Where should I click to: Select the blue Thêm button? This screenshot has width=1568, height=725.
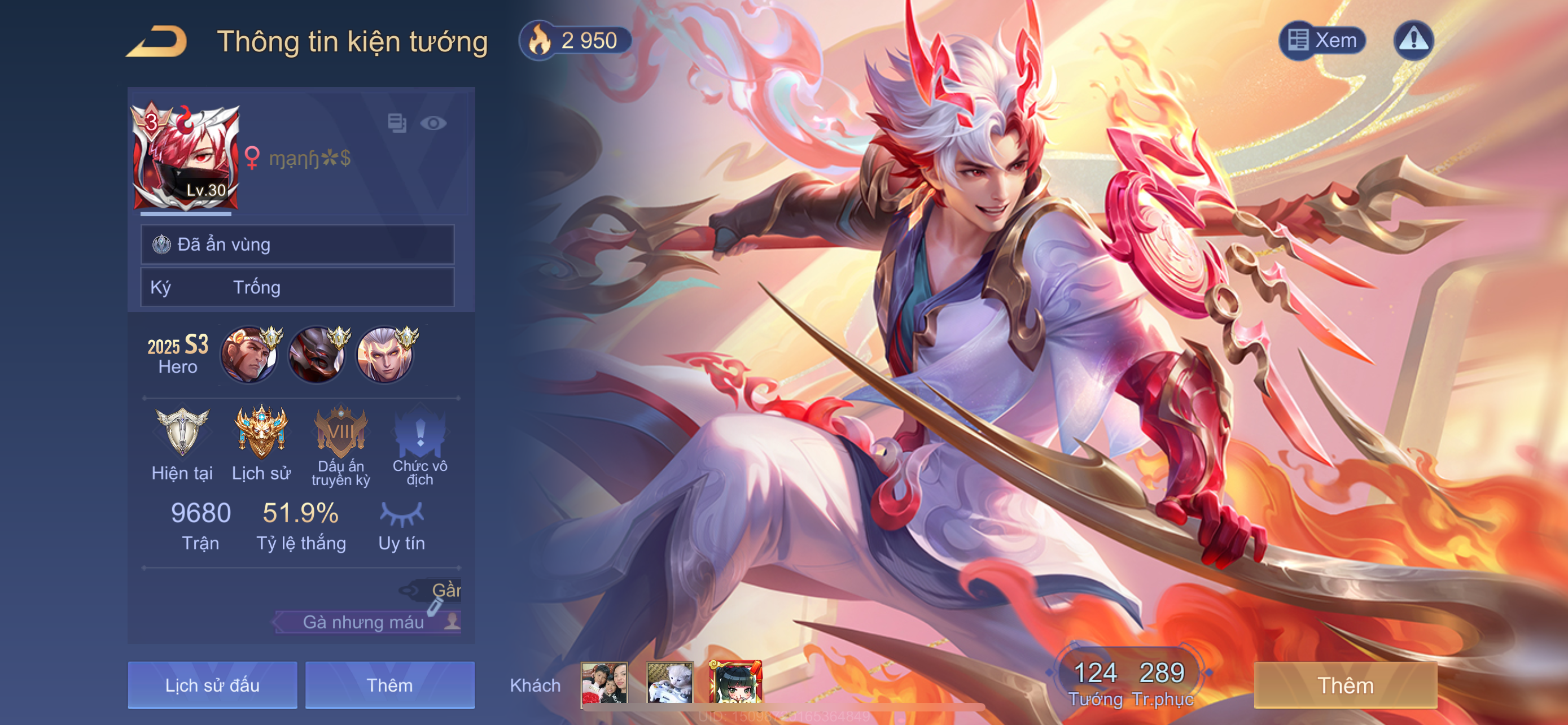389,685
